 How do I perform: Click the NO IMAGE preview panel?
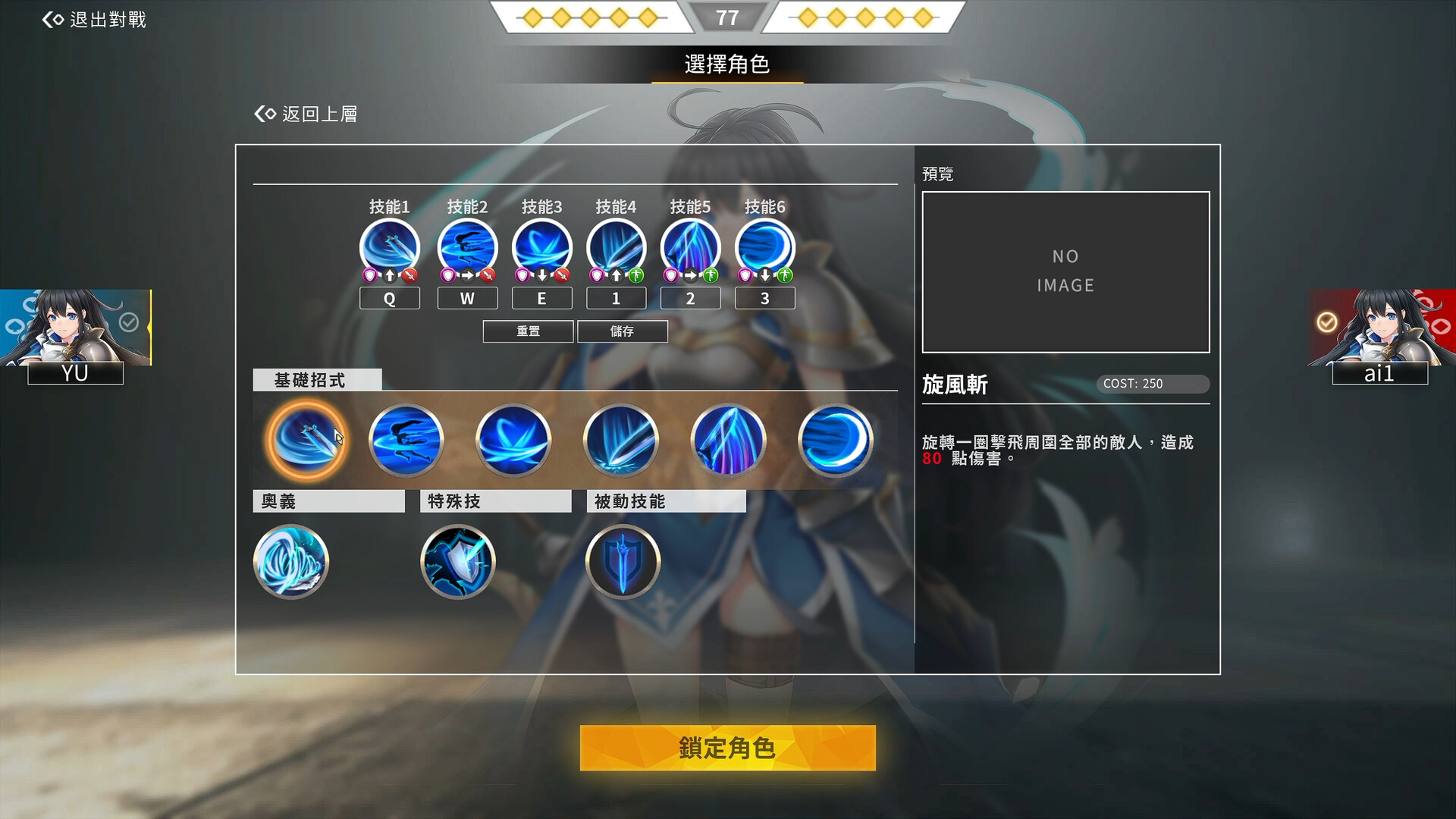coord(1065,271)
